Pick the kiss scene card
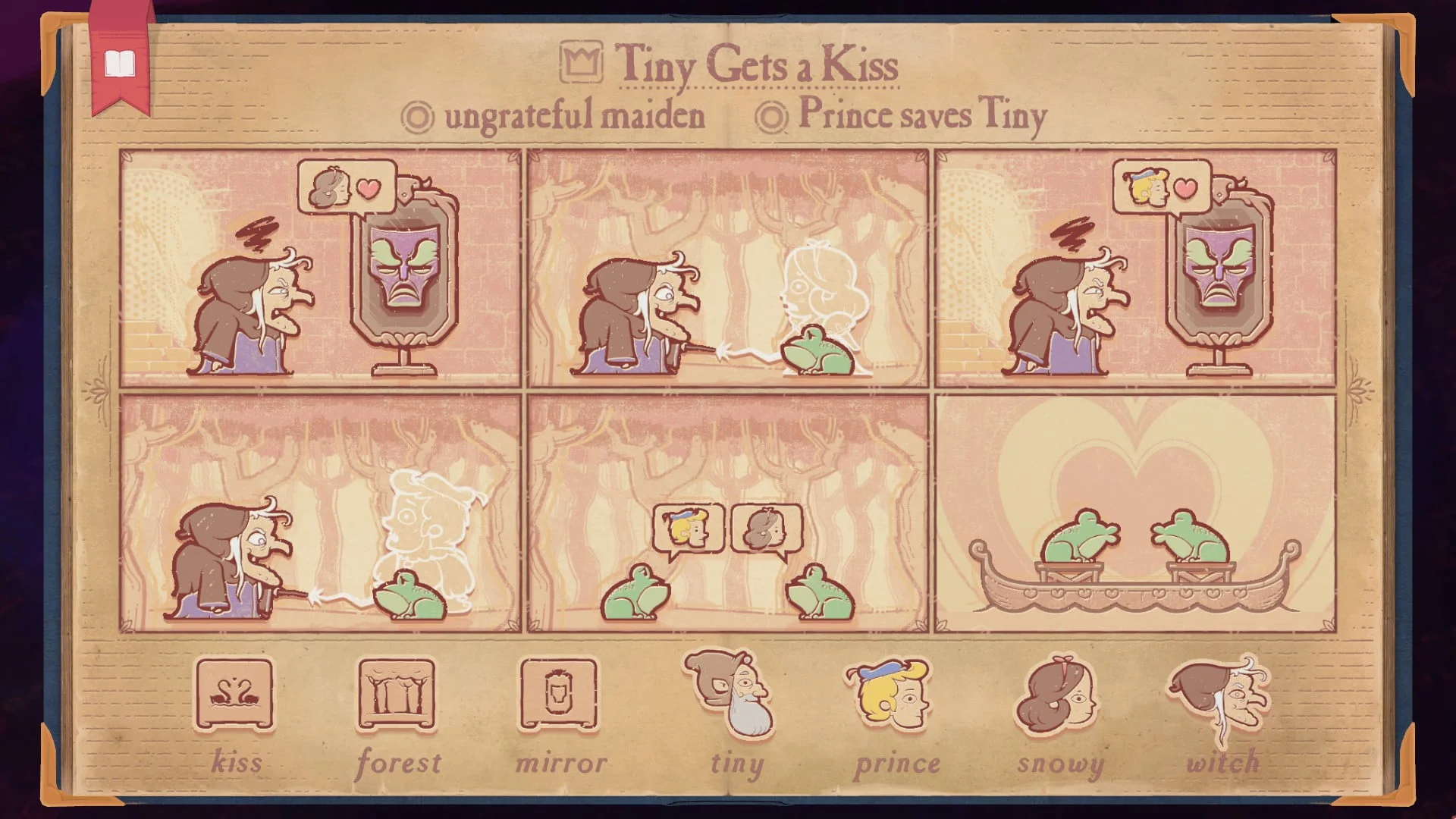The width and height of the screenshot is (1456, 819). (234, 695)
